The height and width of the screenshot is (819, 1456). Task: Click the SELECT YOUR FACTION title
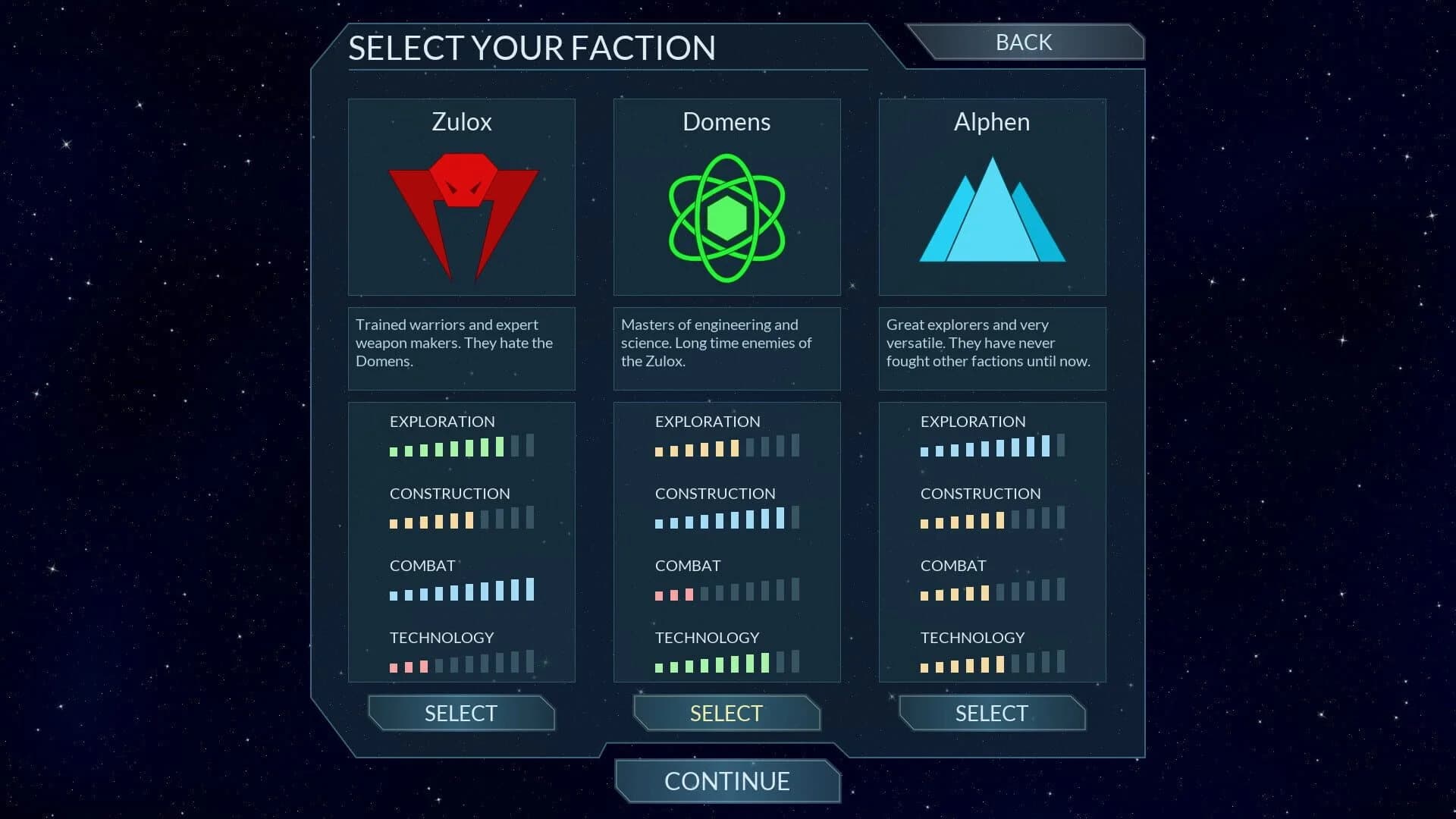coord(532,47)
